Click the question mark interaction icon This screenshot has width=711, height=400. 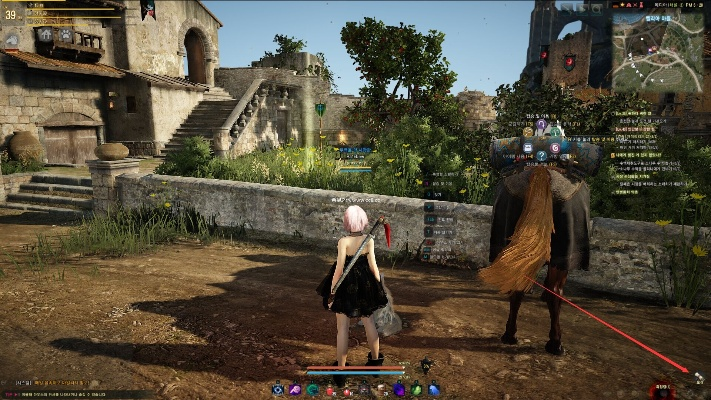[x=541, y=155]
